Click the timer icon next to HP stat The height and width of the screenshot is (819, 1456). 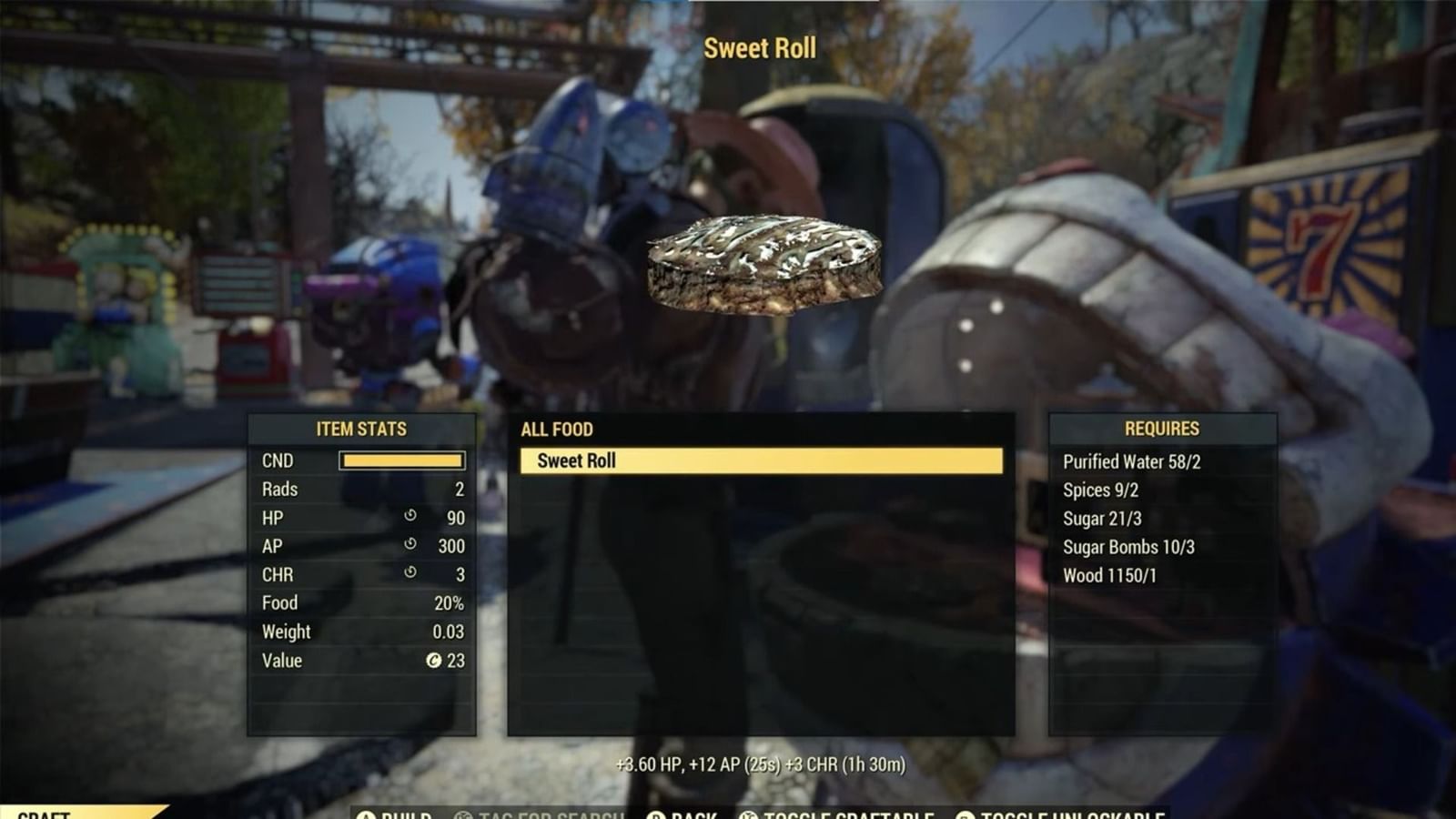coord(410,518)
